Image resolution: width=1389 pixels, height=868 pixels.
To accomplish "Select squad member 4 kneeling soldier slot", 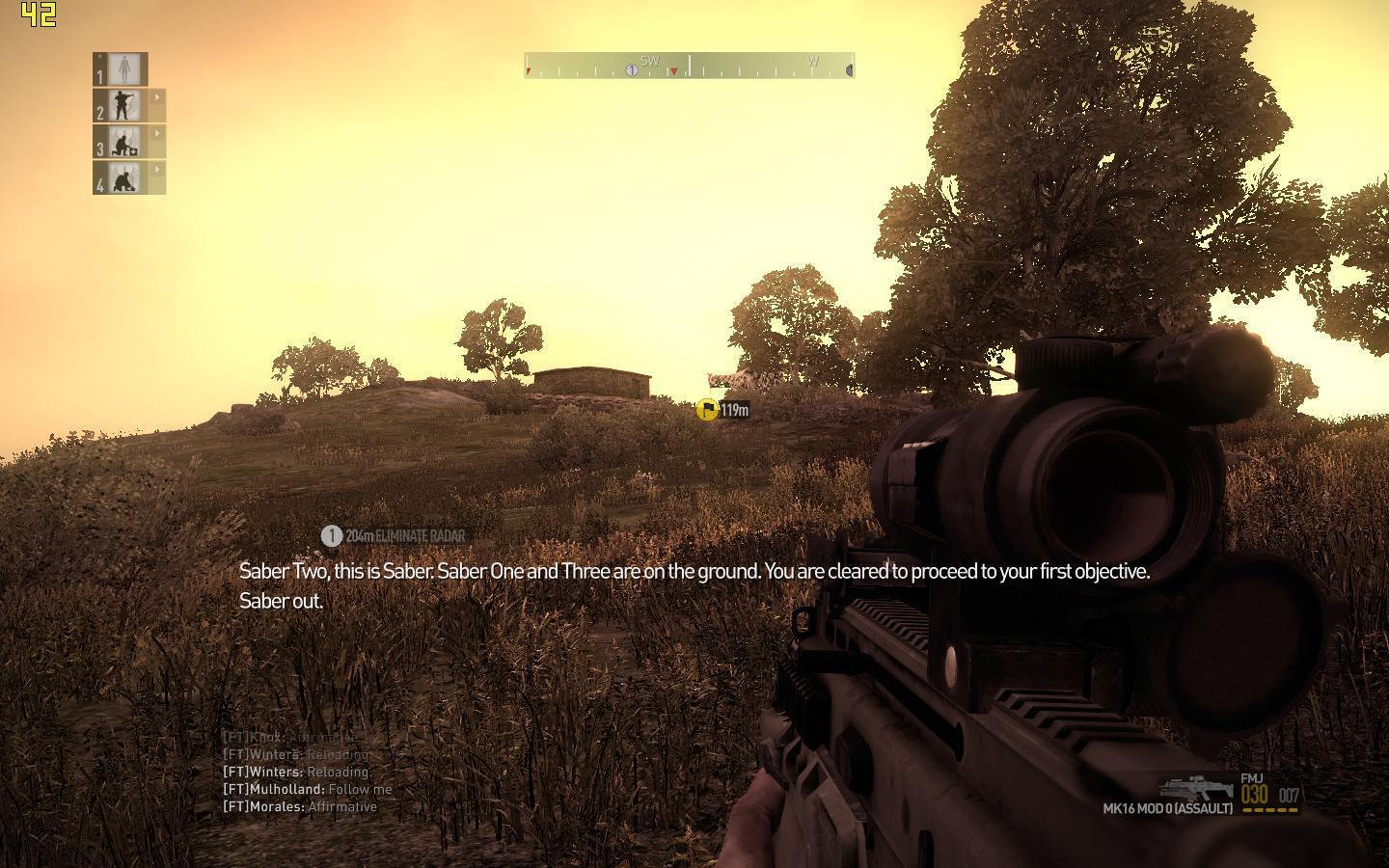I will (124, 177).
